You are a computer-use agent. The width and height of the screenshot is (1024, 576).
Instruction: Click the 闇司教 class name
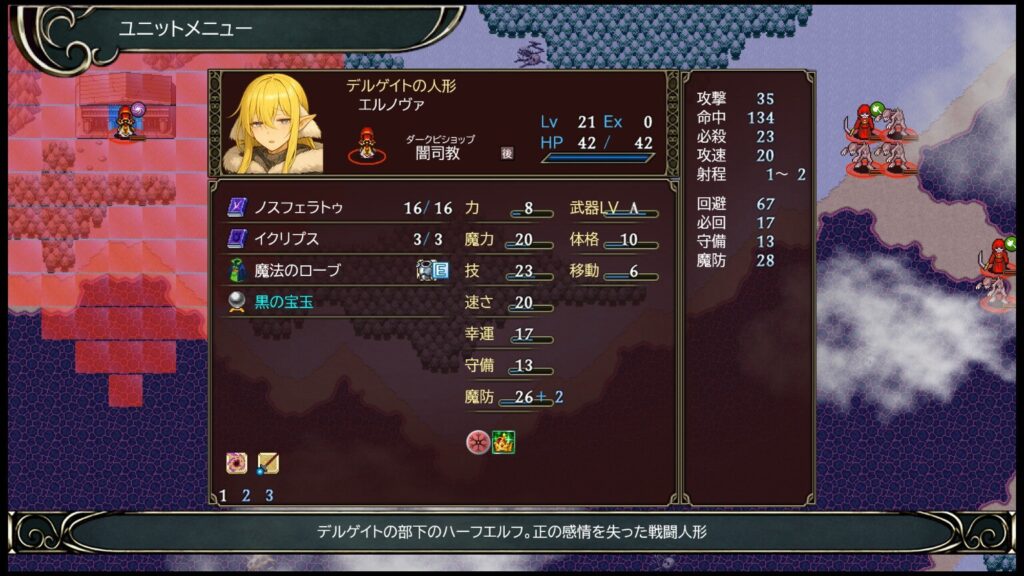[439, 153]
